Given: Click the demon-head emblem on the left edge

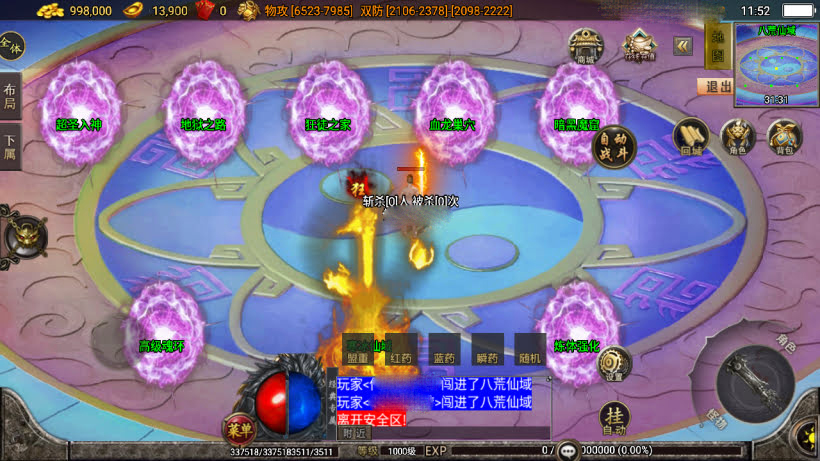Looking at the screenshot, I should pyautogui.click(x=22, y=236).
